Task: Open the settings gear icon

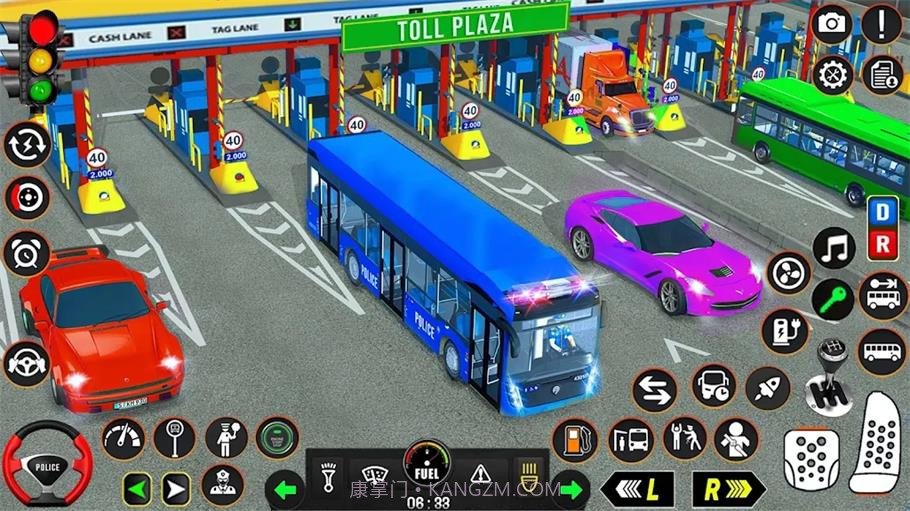Action: 832,75
